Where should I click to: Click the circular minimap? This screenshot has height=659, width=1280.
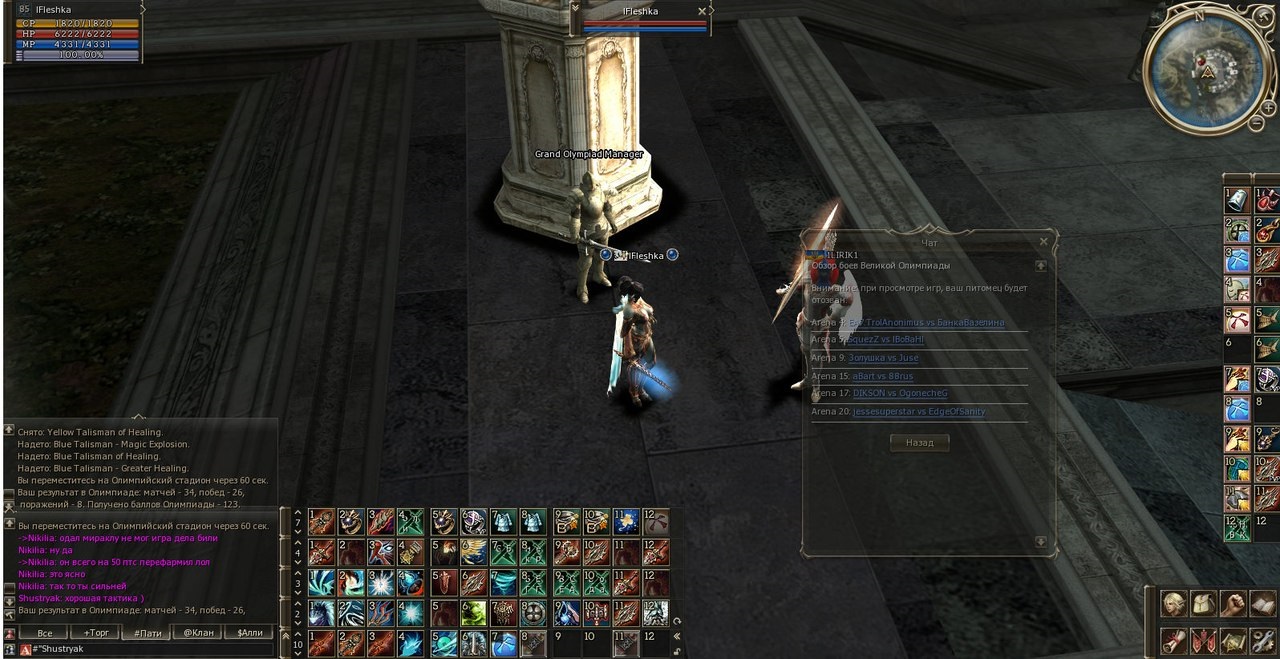click(1204, 68)
